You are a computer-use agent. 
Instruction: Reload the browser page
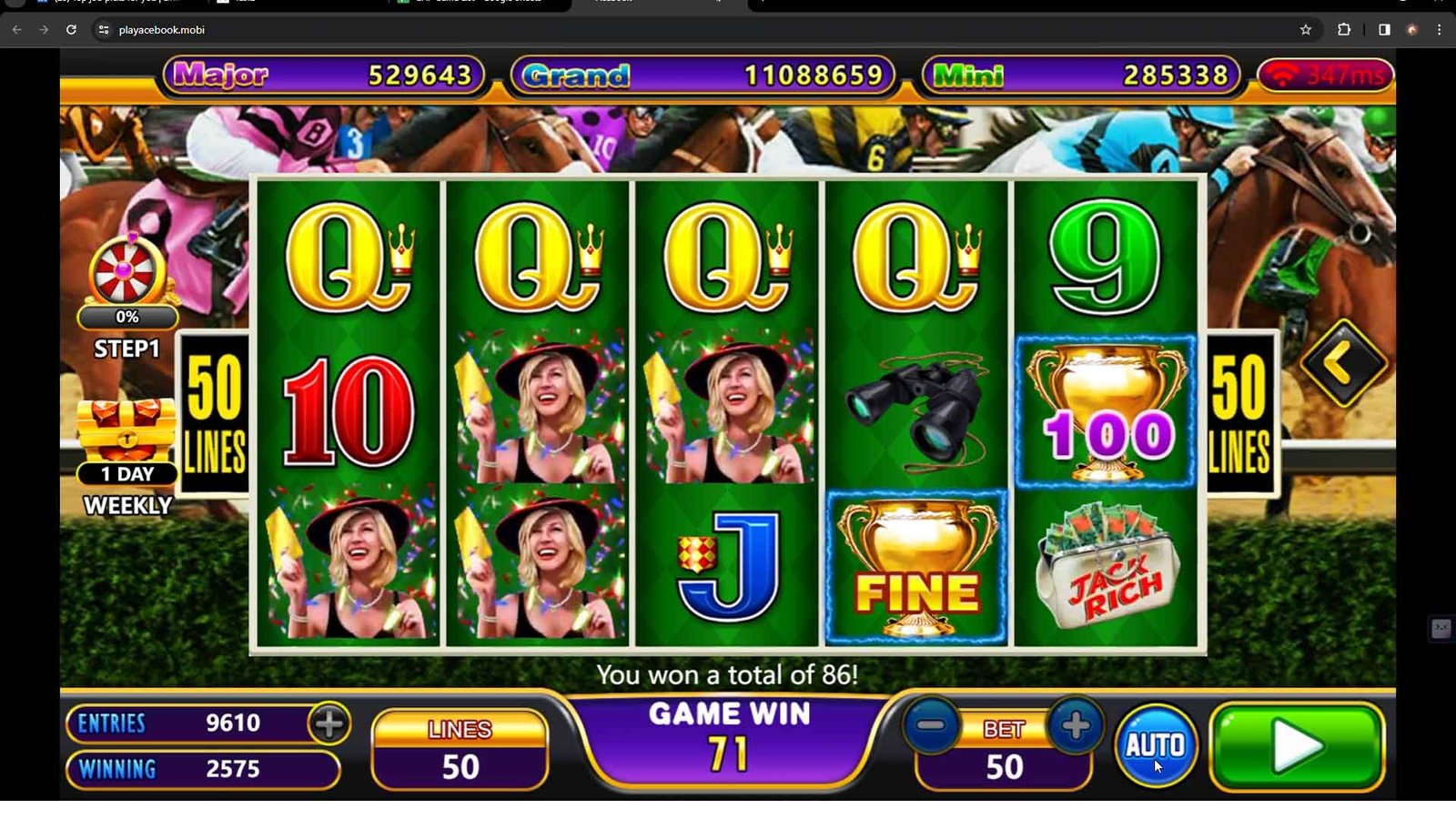(71, 30)
